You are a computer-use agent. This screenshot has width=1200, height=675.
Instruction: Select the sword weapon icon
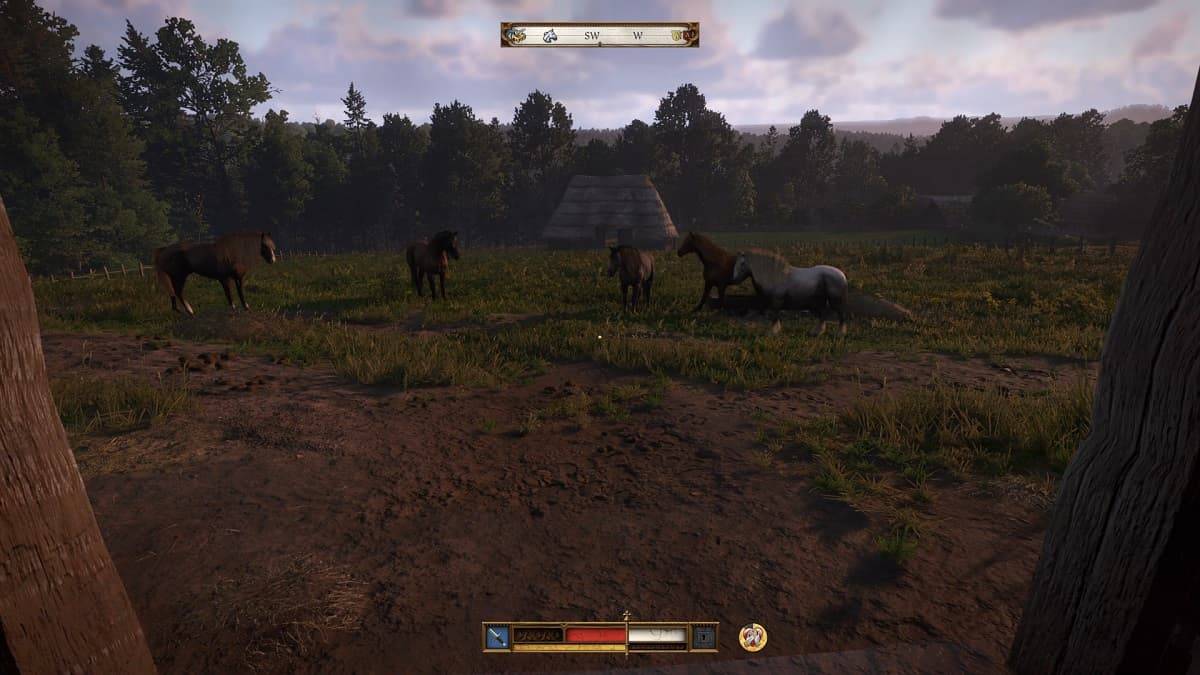(x=497, y=636)
